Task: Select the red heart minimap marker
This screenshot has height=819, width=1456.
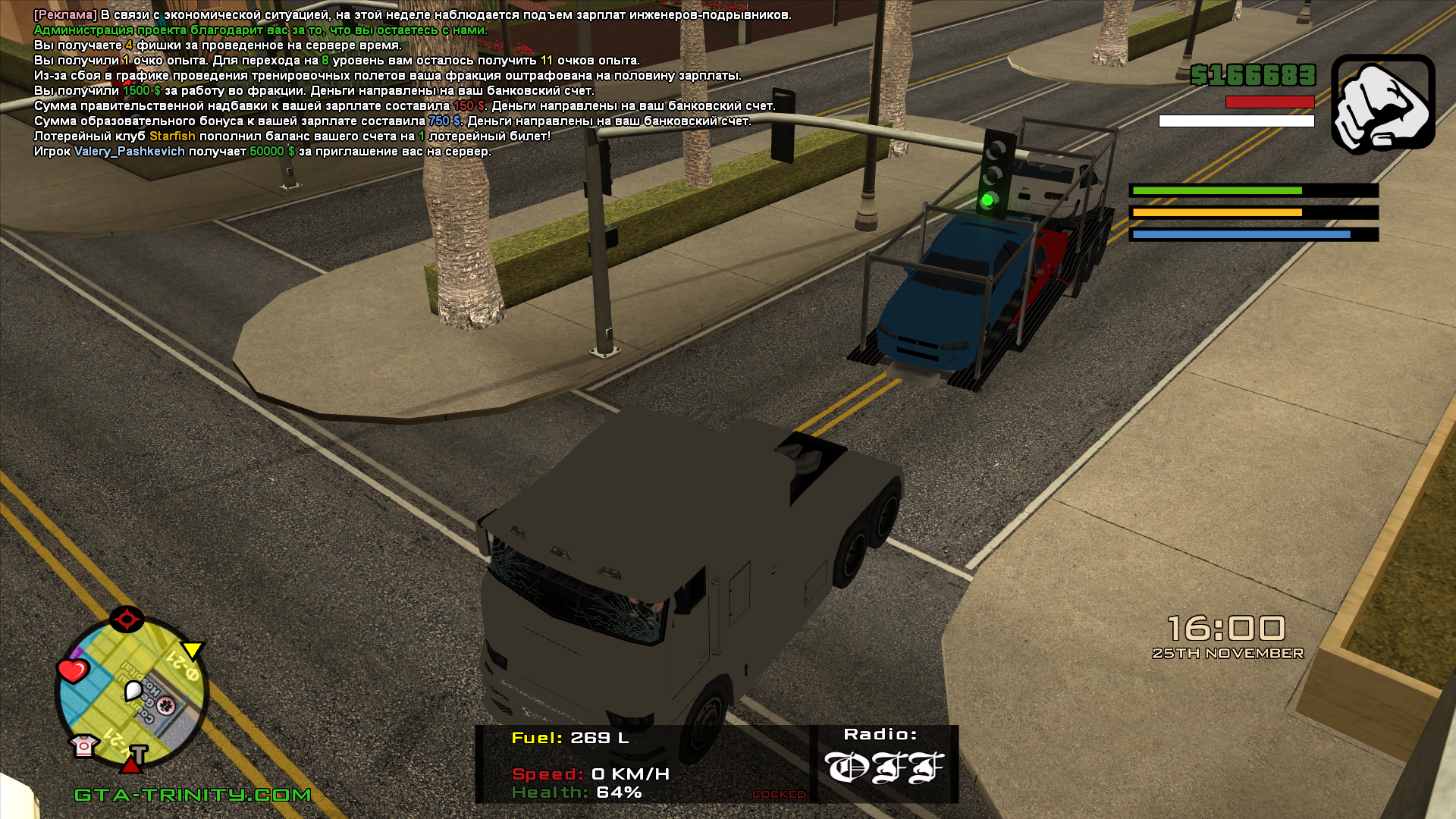Action: click(73, 670)
